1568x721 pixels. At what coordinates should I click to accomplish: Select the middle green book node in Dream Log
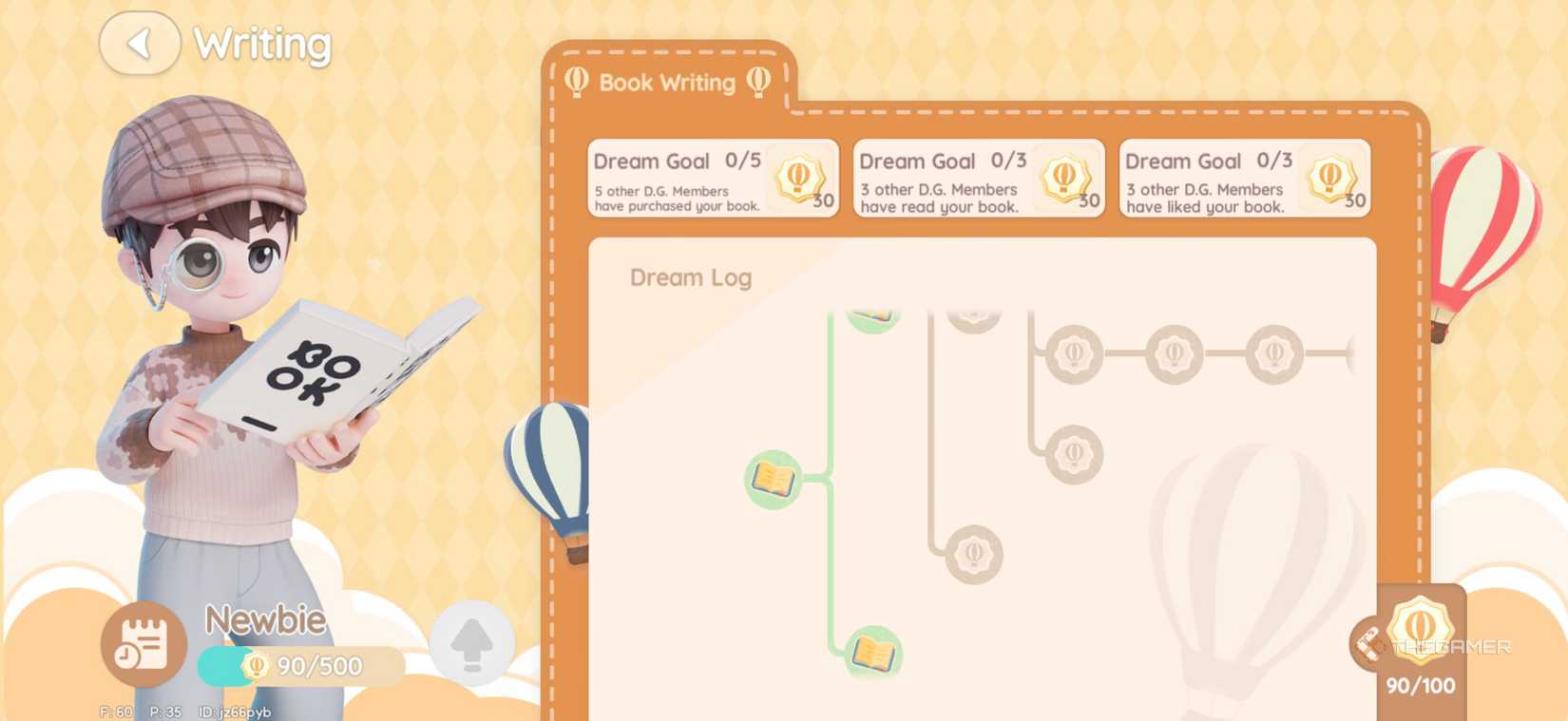[772, 479]
